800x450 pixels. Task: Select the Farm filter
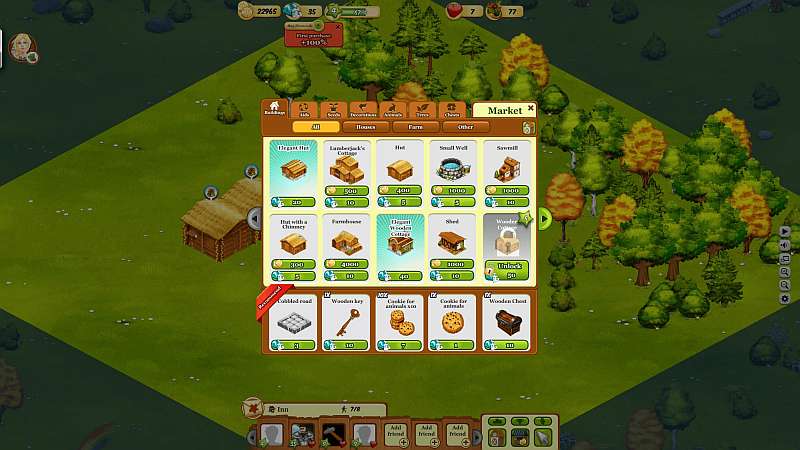point(415,127)
